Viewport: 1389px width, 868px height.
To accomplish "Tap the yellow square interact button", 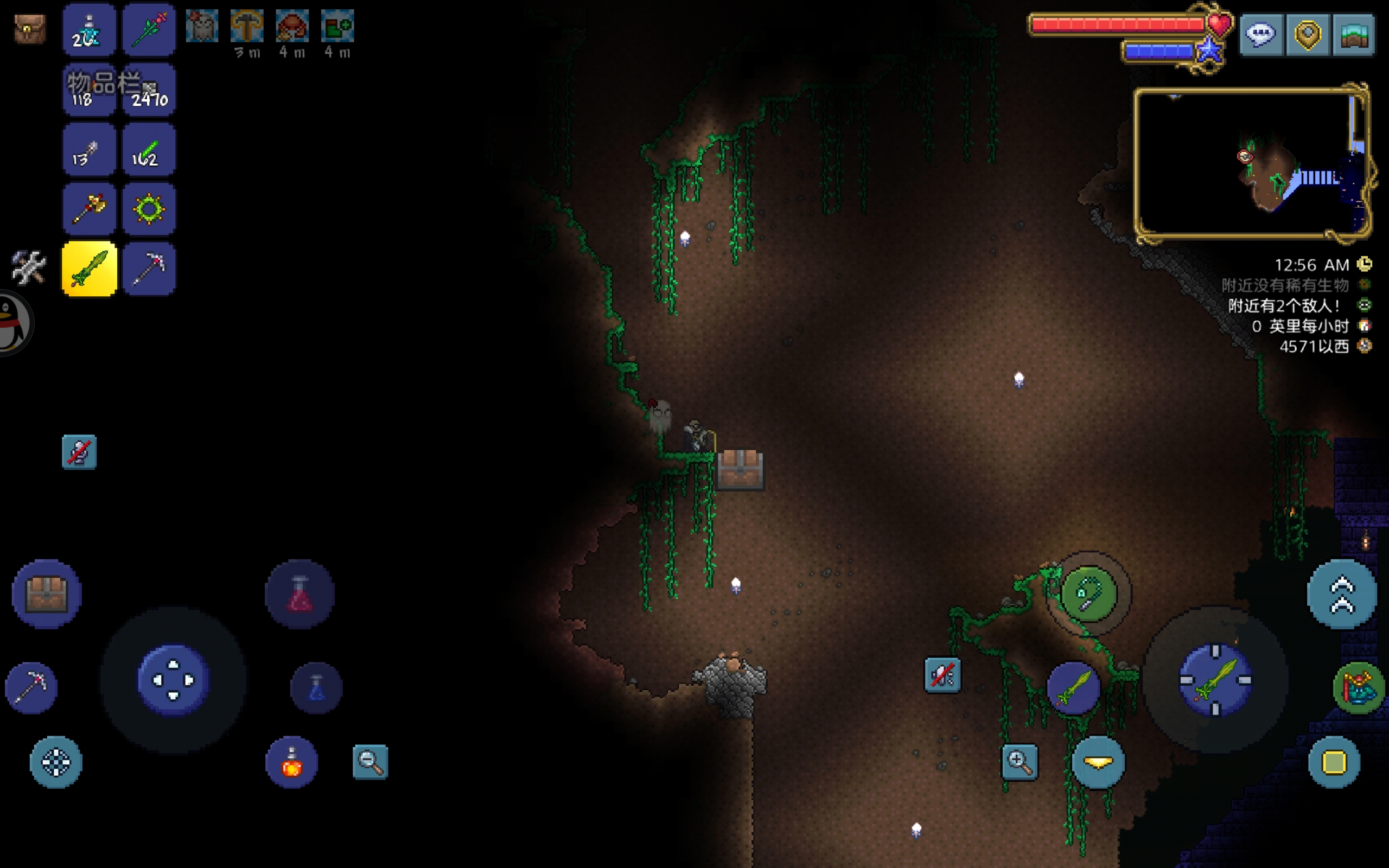I will click(1334, 762).
